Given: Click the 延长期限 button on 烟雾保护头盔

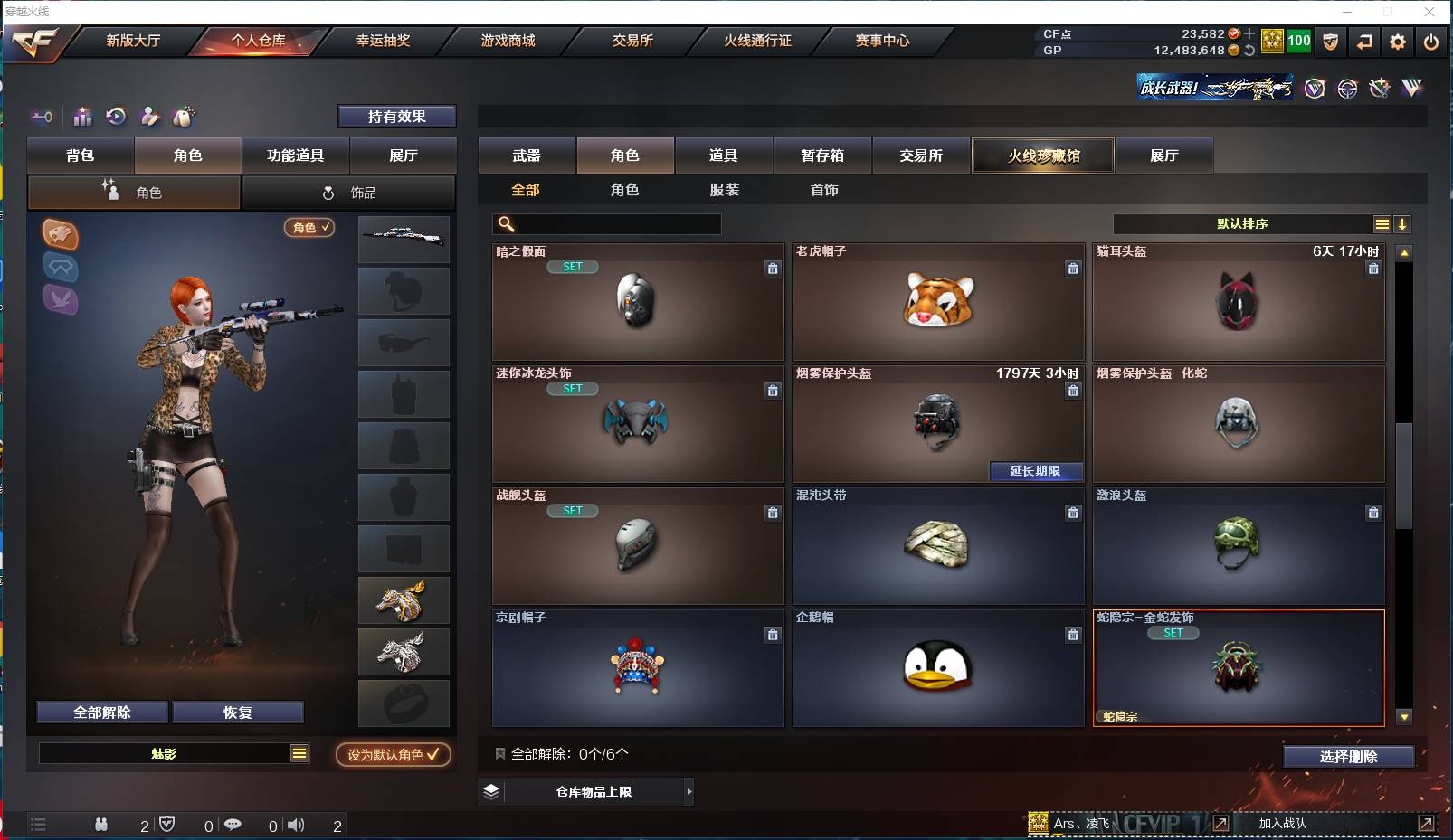Looking at the screenshot, I should click(x=1037, y=472).
